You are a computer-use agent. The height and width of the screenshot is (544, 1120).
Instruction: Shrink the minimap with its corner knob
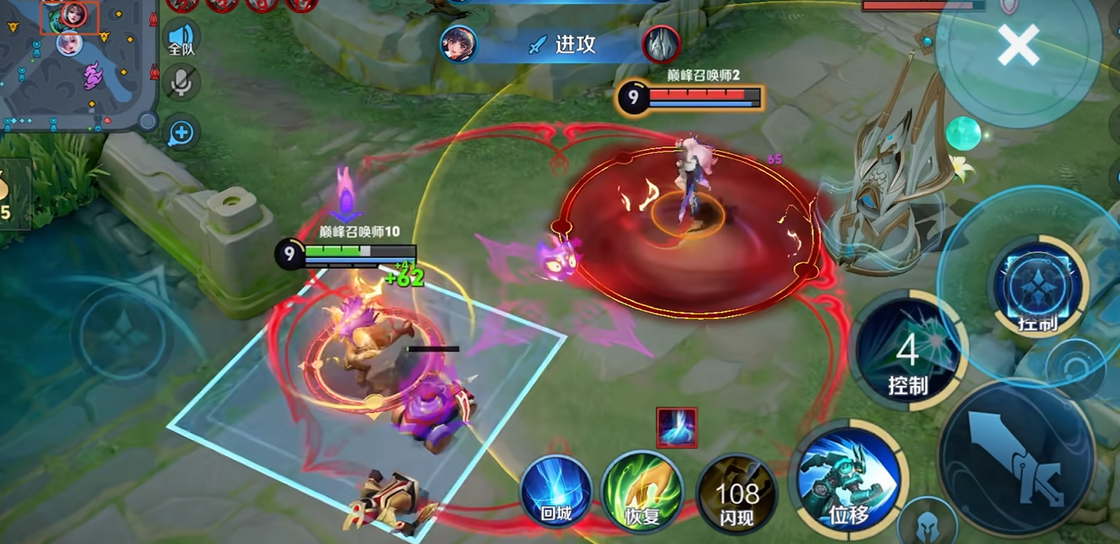[147, 121]
